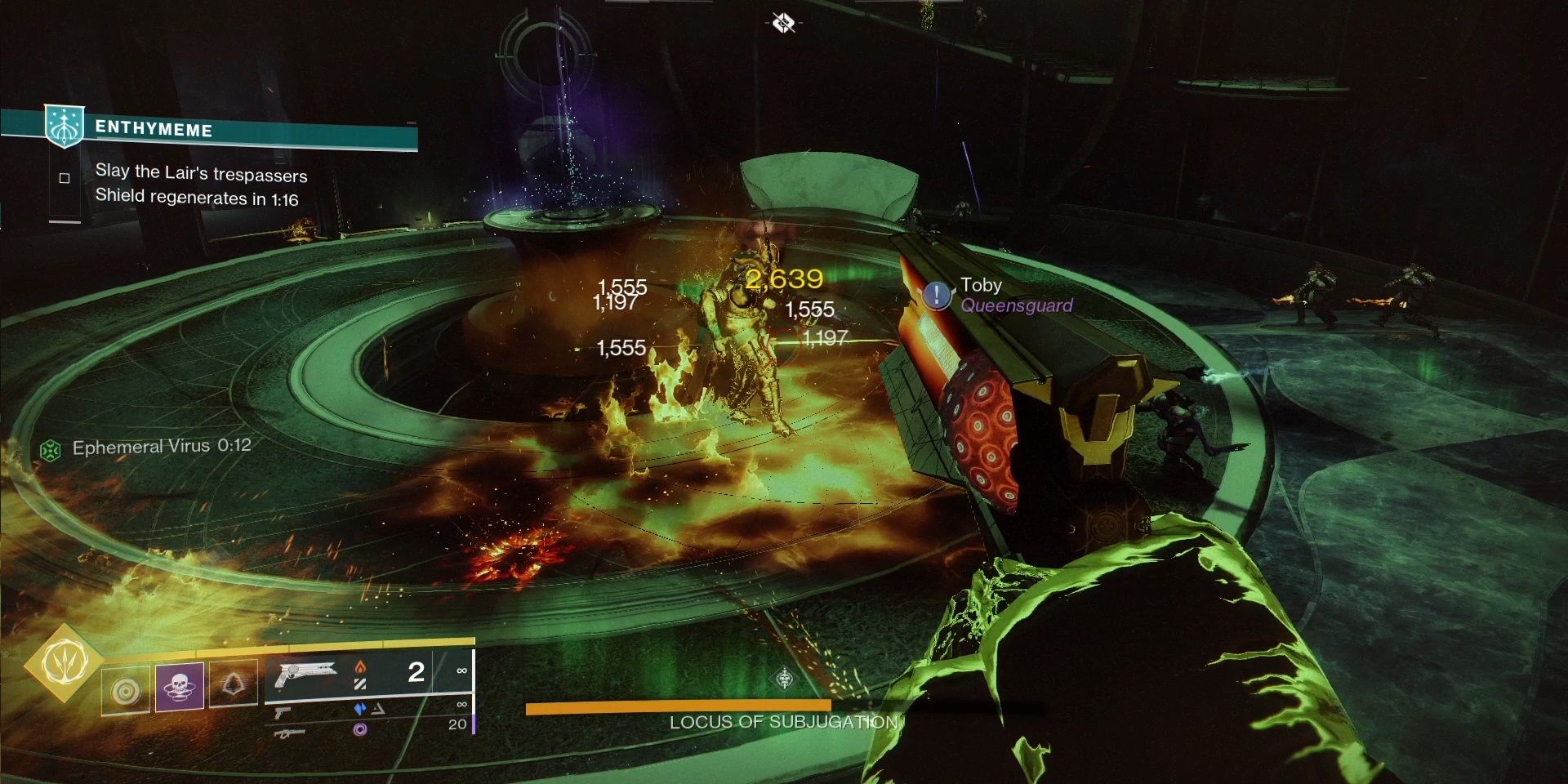The height and width of the screenshot is (784, 1568).
Task: Toggle the objective checkbox under Enthymeme
Action: (64, 176)
